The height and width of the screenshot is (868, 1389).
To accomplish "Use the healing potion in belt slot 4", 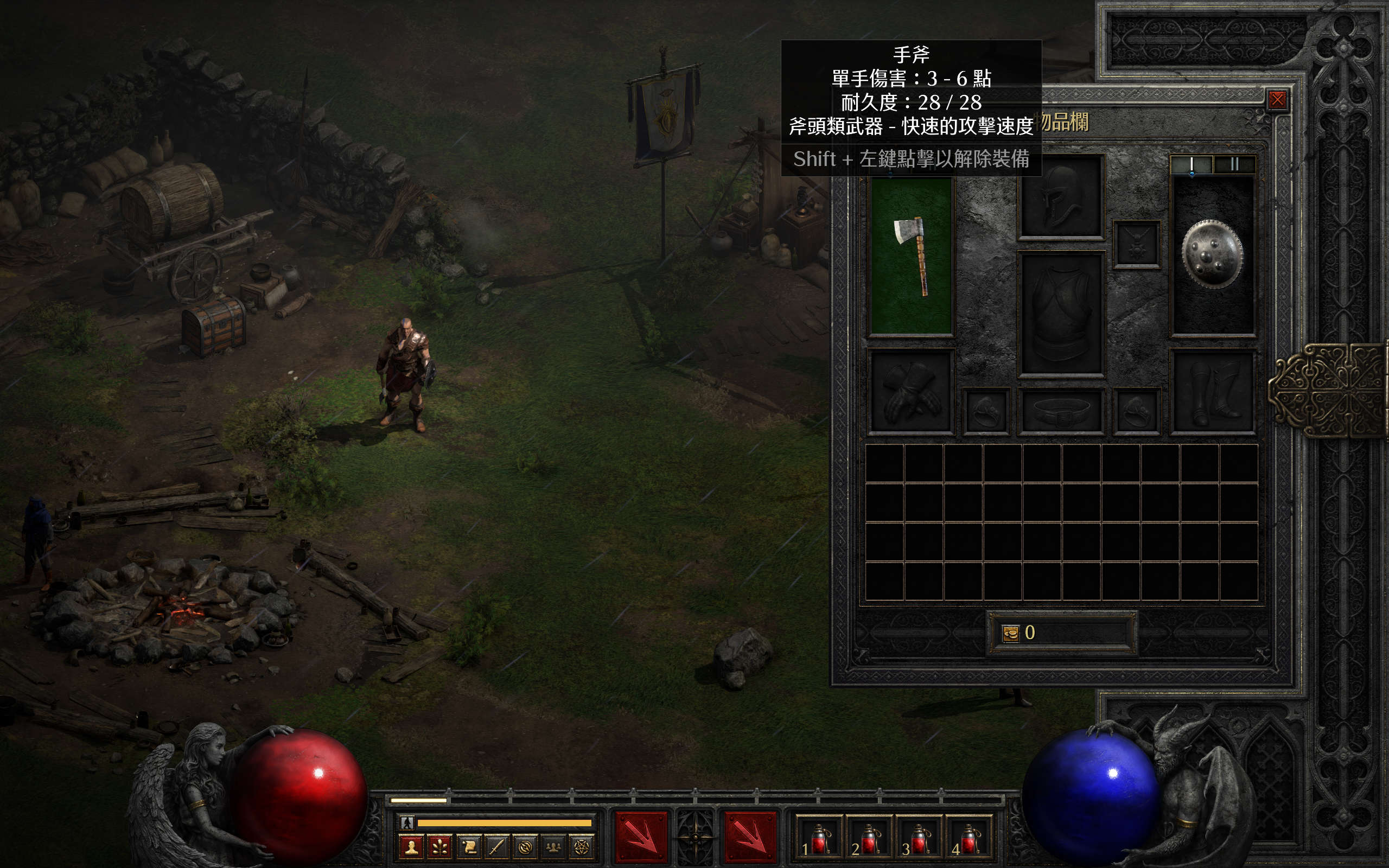I will click(969, 839).
